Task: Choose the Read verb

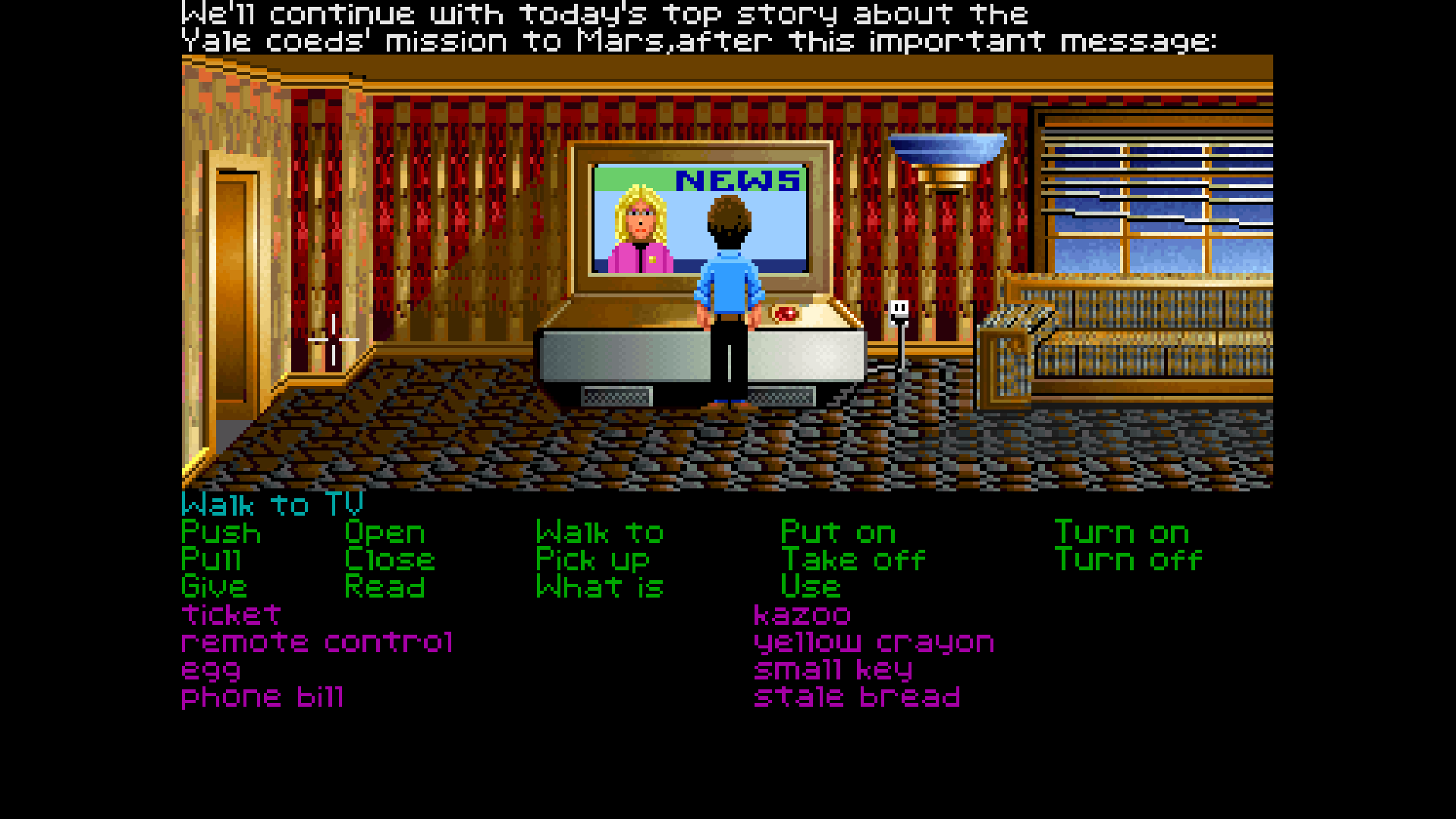Action: click(x=384, y=587)
